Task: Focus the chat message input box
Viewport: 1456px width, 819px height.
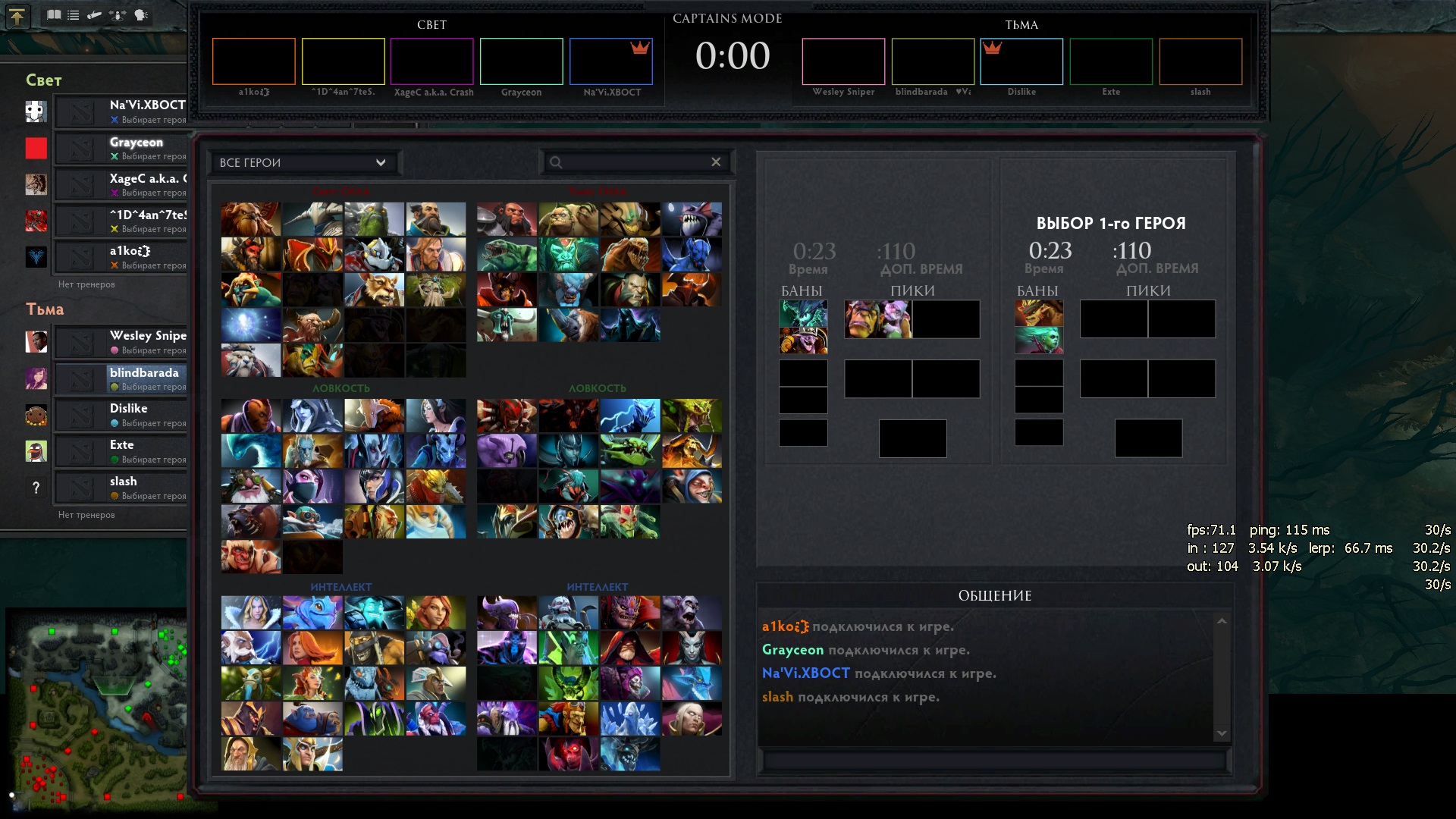Action: pyautogui.click(x=993, y=761)
